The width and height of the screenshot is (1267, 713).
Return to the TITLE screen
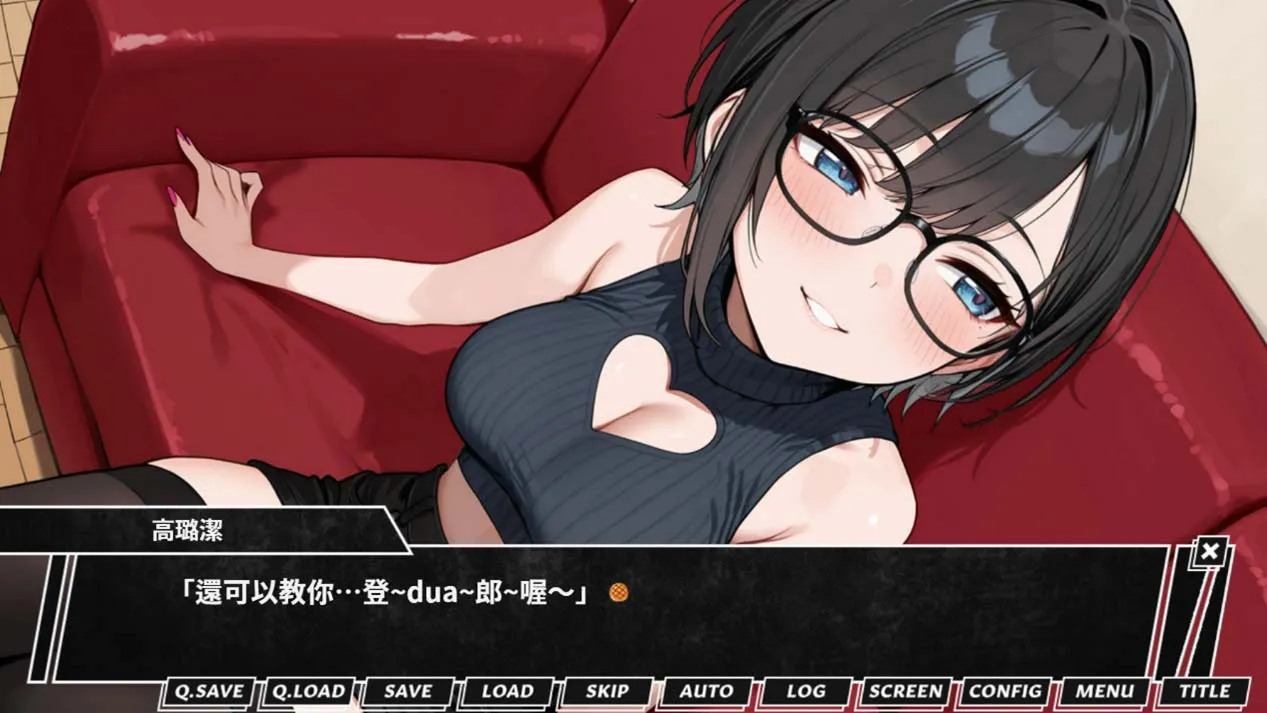pos(1204,691)
